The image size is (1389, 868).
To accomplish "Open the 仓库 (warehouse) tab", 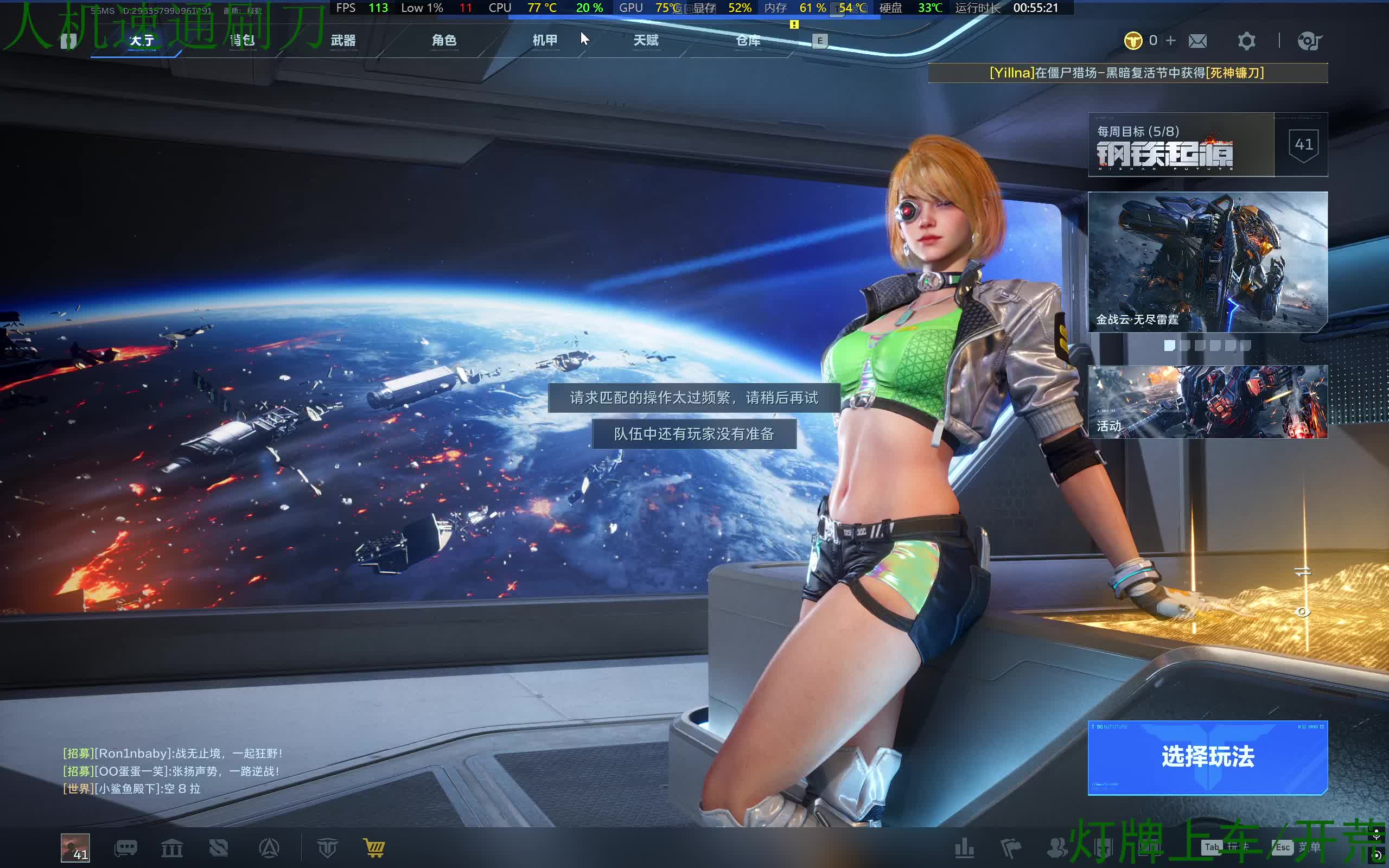I will [x=748, y=40].
